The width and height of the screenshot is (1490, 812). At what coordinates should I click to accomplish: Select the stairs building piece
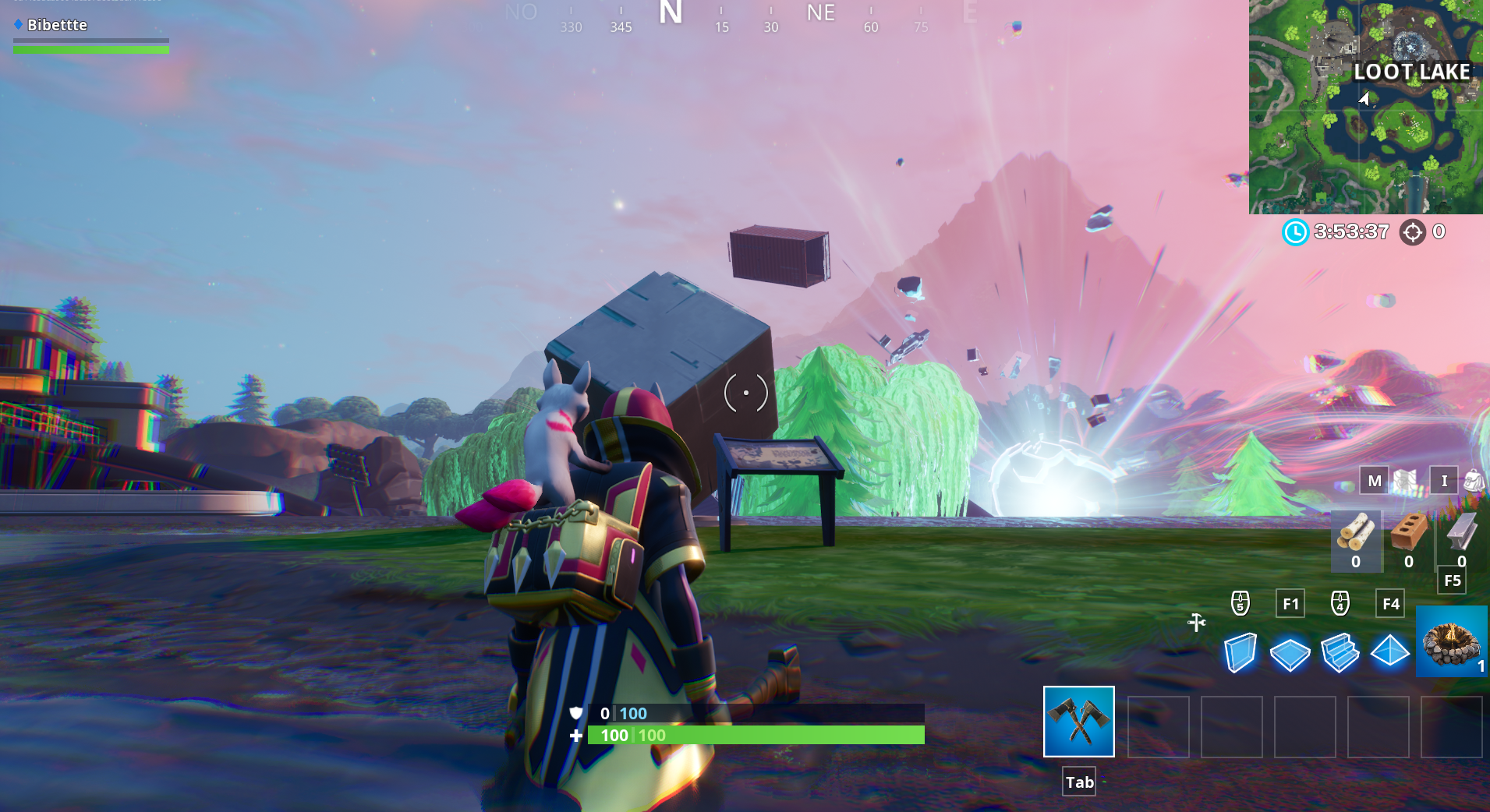tap(1341, 653)
